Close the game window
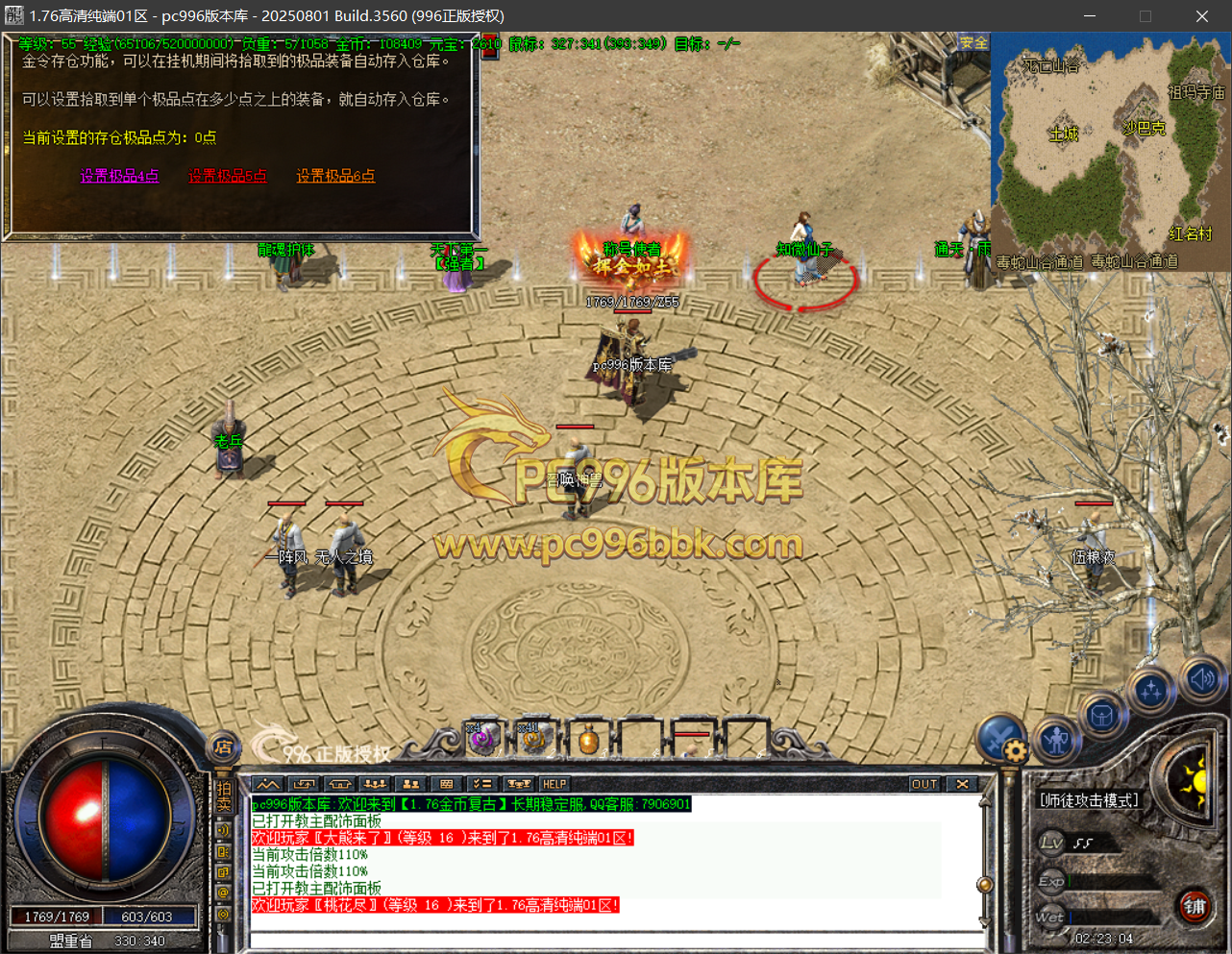The width and height of the screenshot is (1232, 954). (1201, 16)
